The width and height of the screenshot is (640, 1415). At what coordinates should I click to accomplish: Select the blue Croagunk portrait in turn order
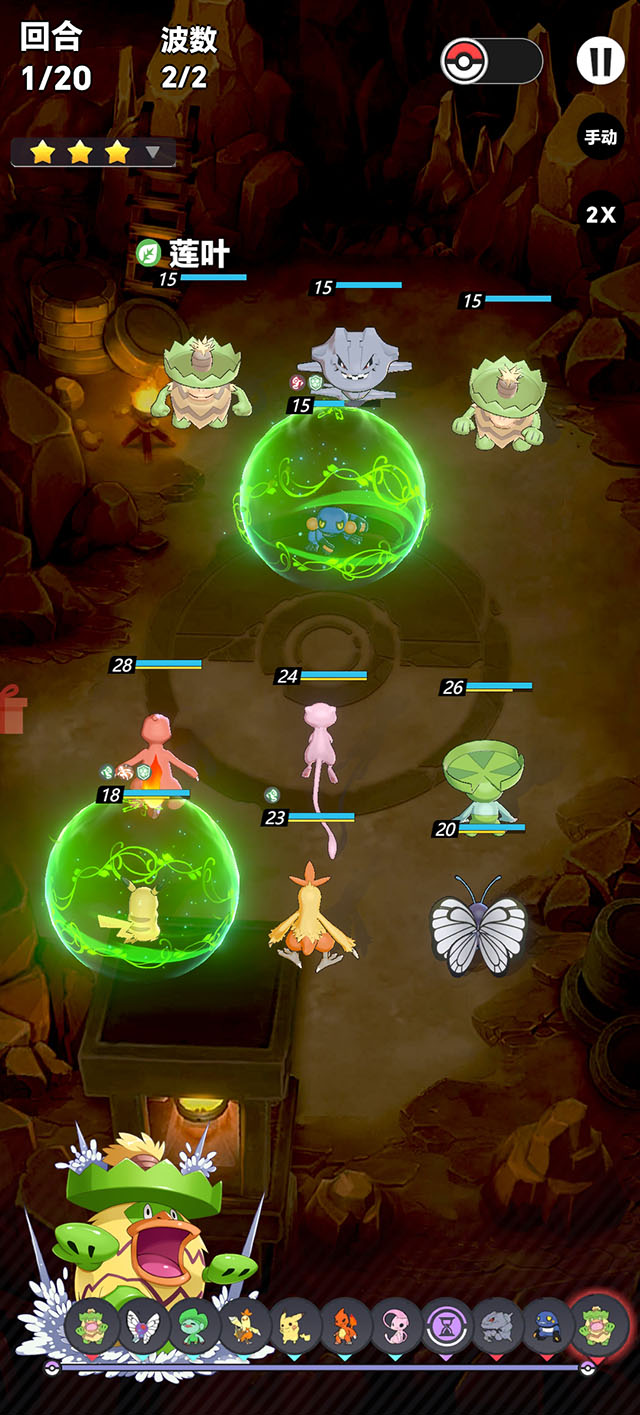point(548,1327)
